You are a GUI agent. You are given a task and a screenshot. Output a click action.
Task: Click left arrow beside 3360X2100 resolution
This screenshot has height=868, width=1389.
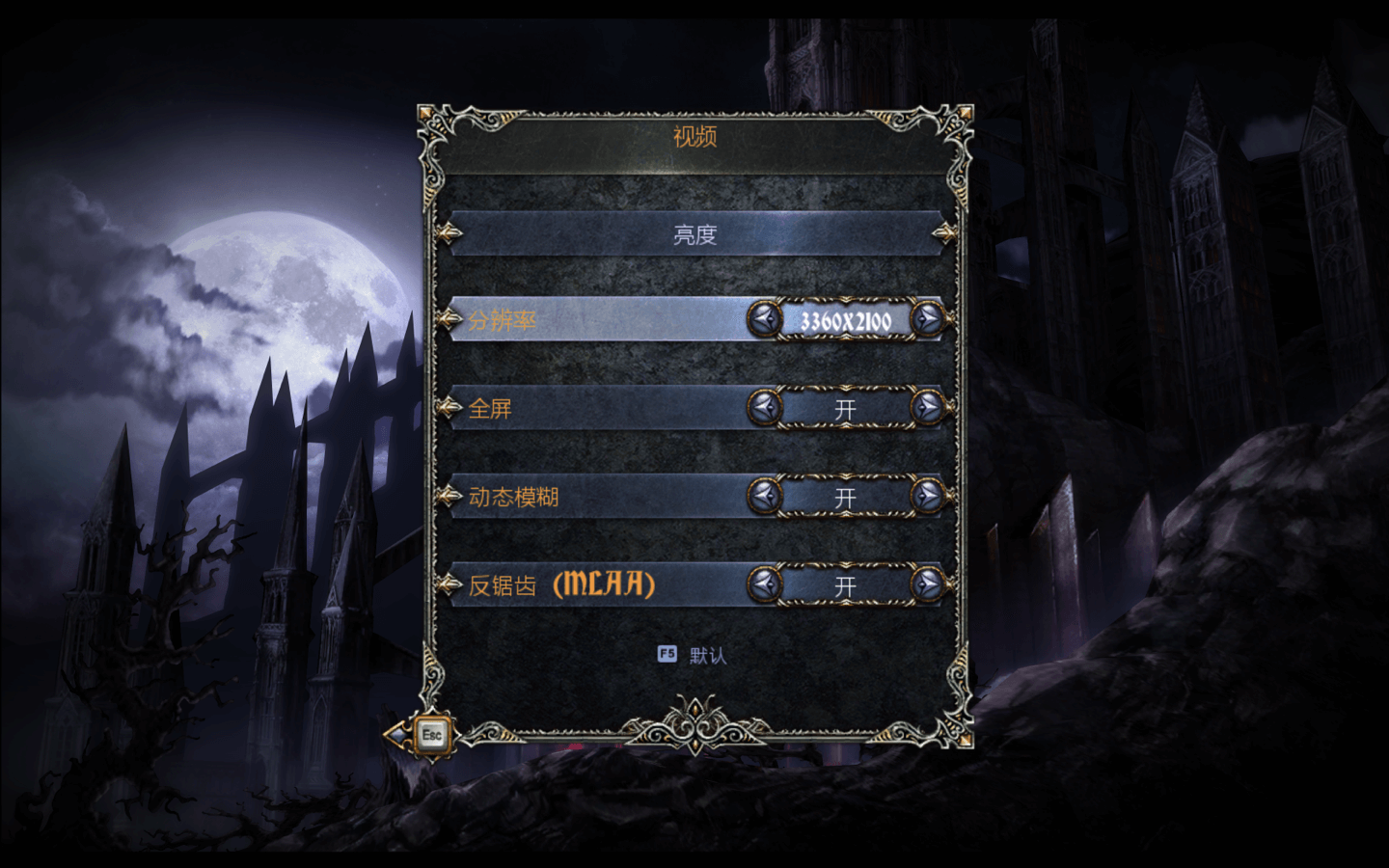tap(764, 319)
